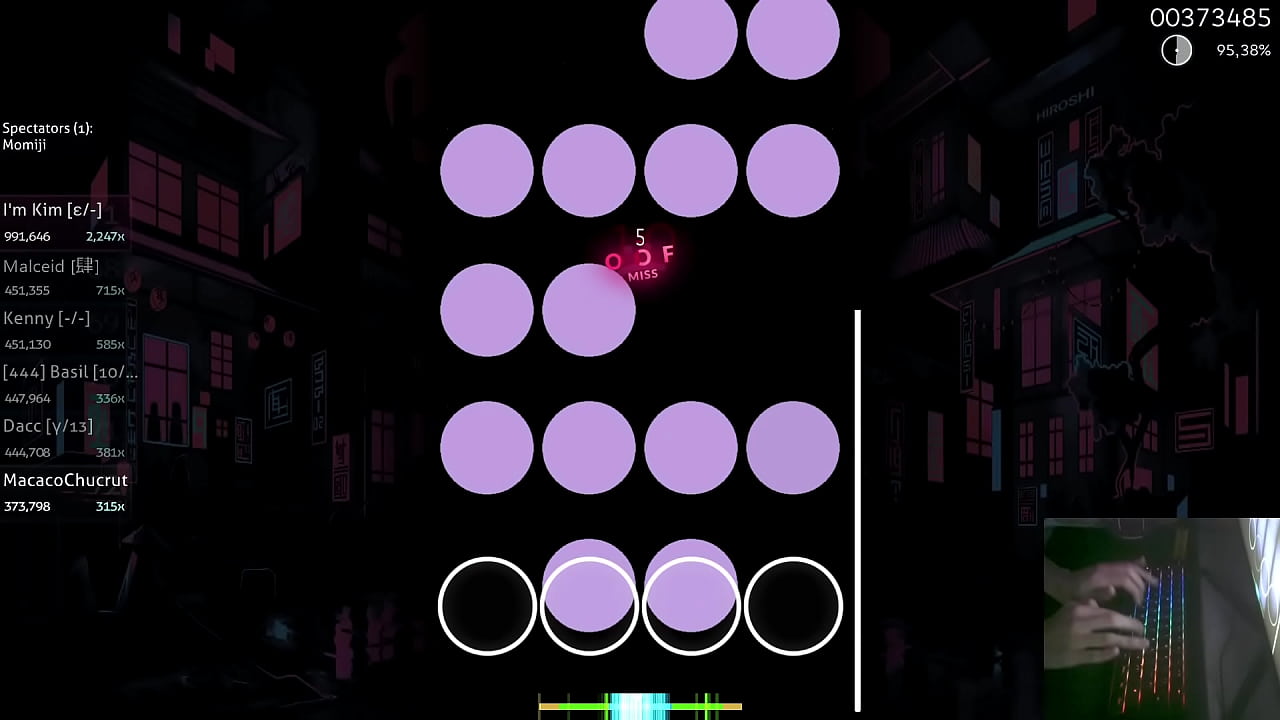Click the note at the top of lane one
Image resolution: width=1280 pixels, height=720 pixels.
pos(487,170)
